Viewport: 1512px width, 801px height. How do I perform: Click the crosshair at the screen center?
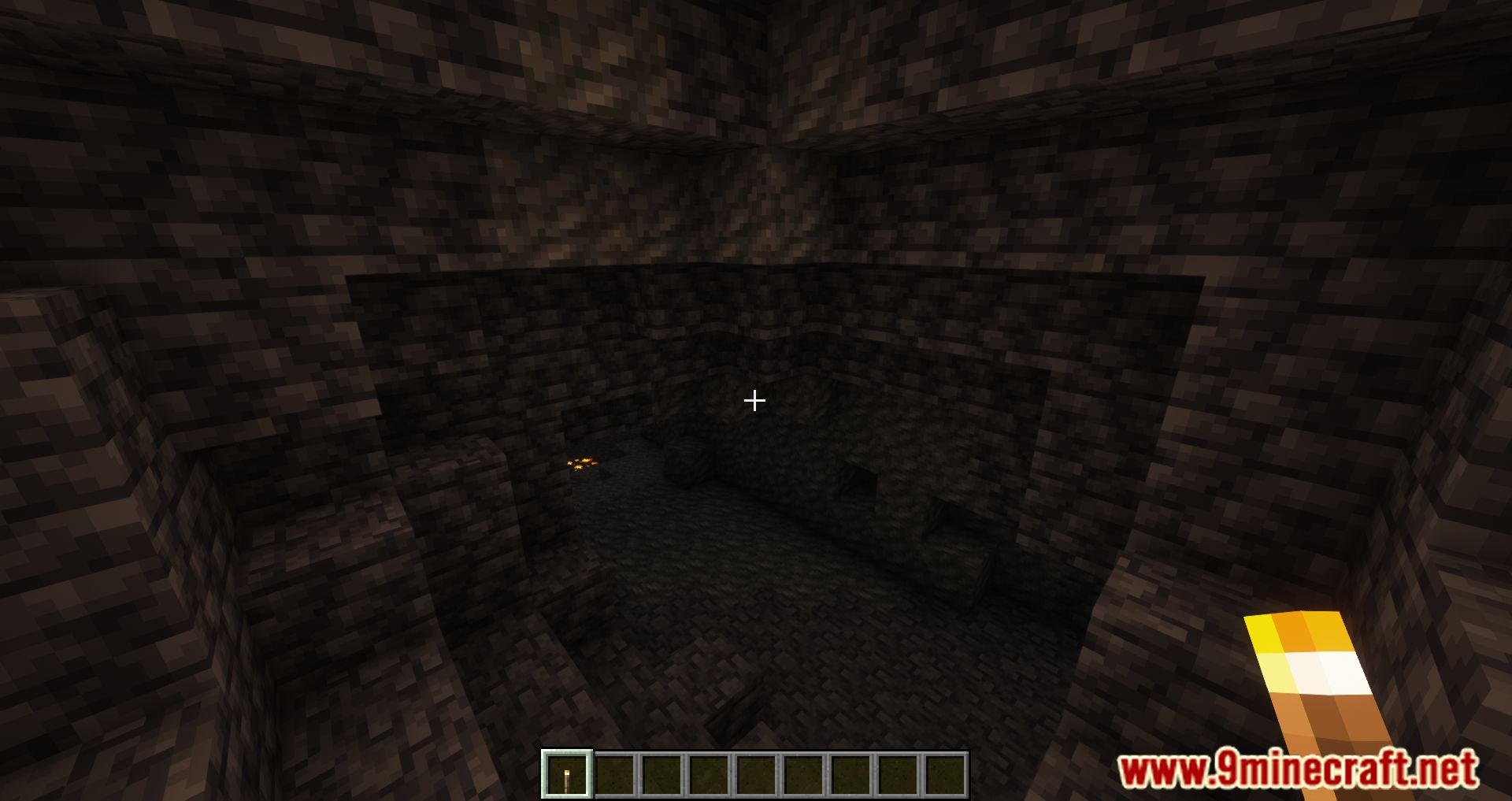click(x=754, y=402)
